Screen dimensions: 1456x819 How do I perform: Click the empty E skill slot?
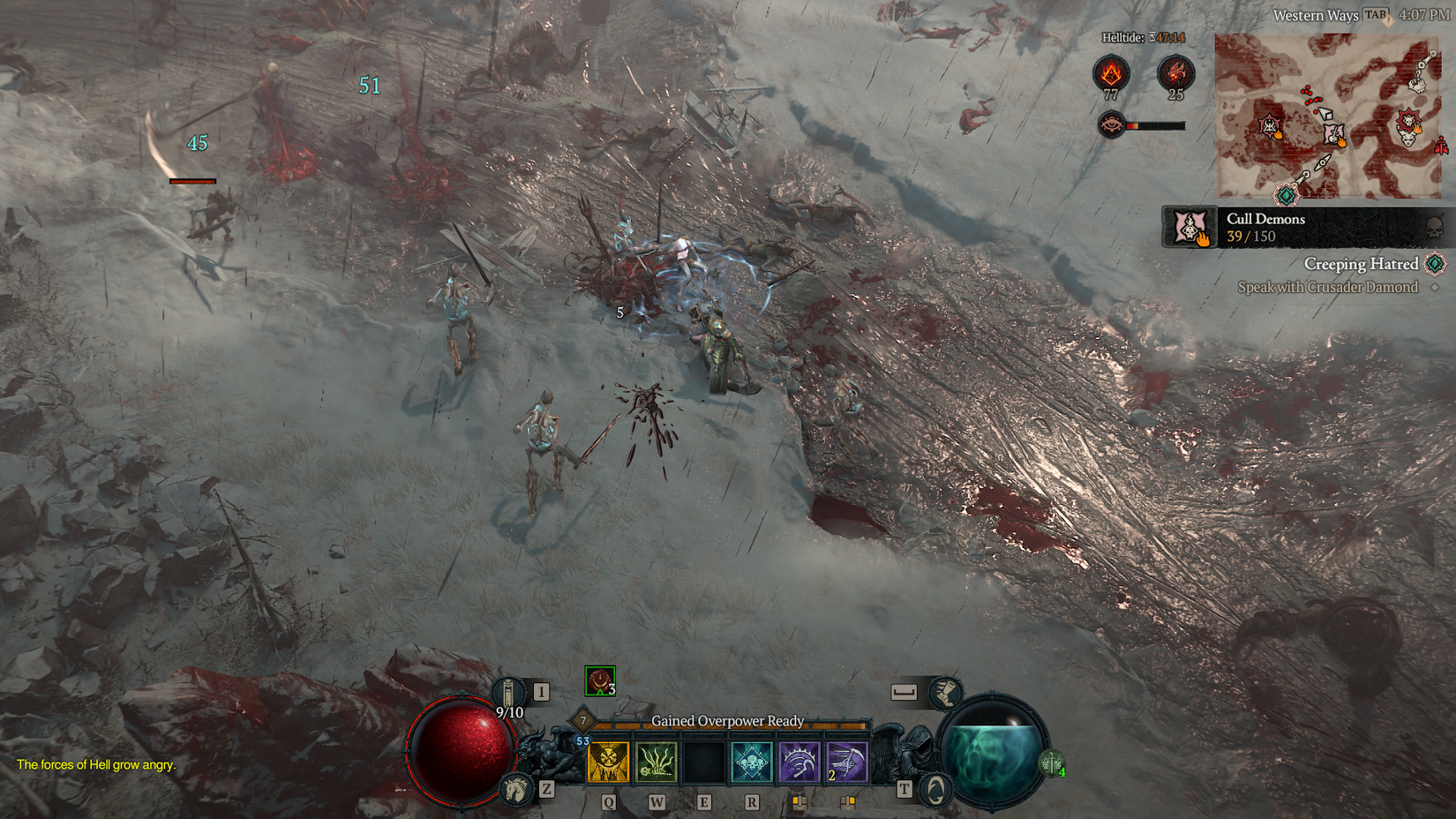[705, 763]
